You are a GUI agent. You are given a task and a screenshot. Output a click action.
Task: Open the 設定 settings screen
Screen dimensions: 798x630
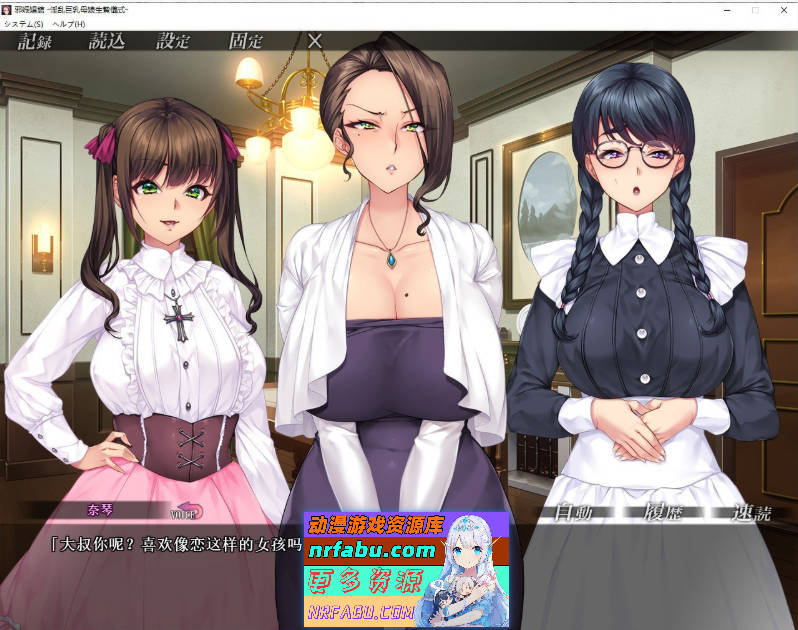point(173,41)
